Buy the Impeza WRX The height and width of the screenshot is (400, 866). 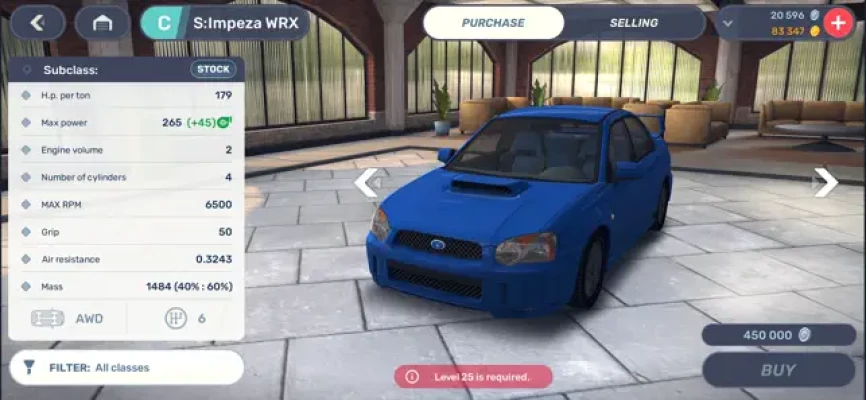[x=779, y=369]
